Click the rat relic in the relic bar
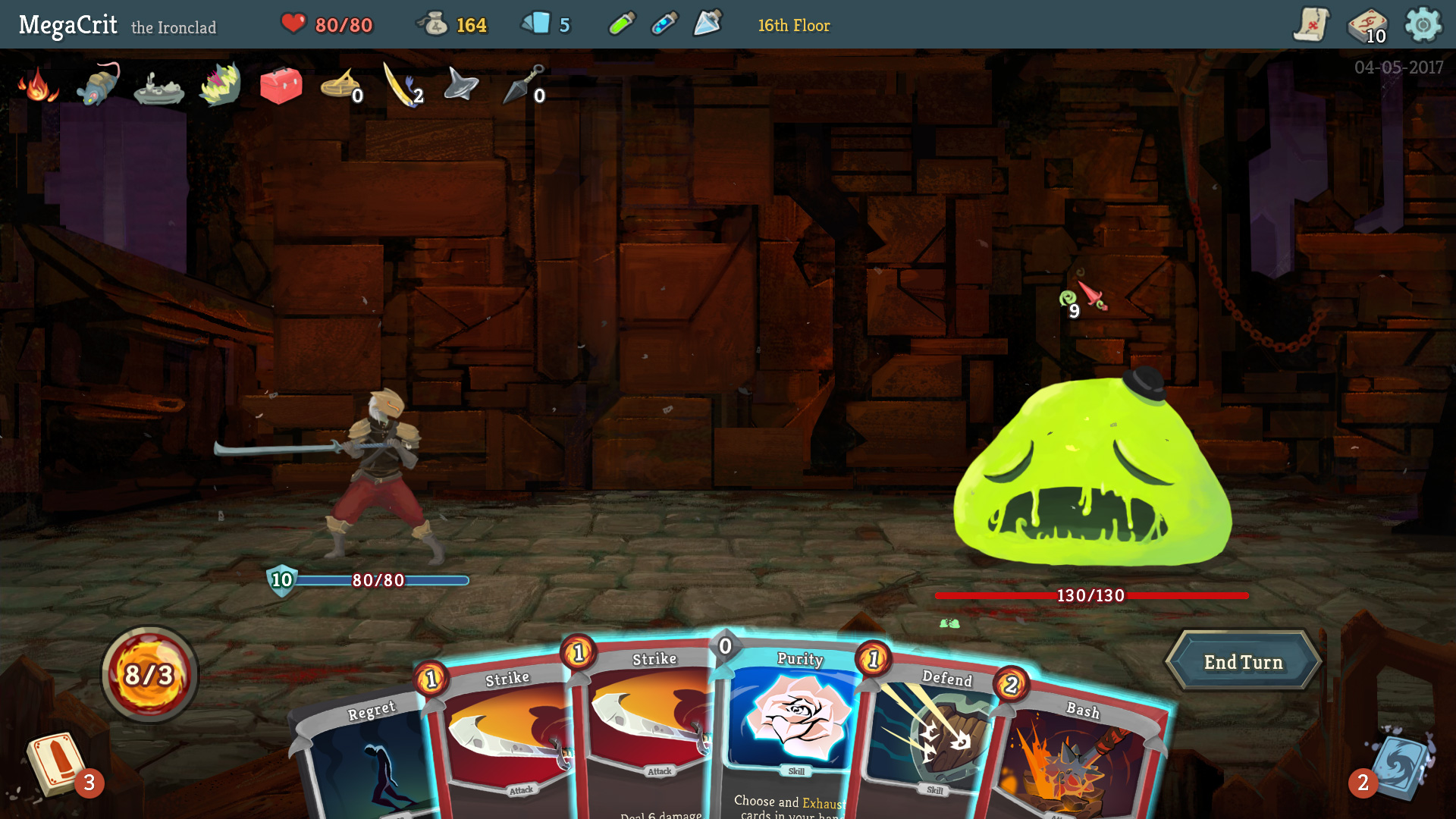Image resolution: width=1456 pixels, height=819 pixels. (x=95, y=87)
